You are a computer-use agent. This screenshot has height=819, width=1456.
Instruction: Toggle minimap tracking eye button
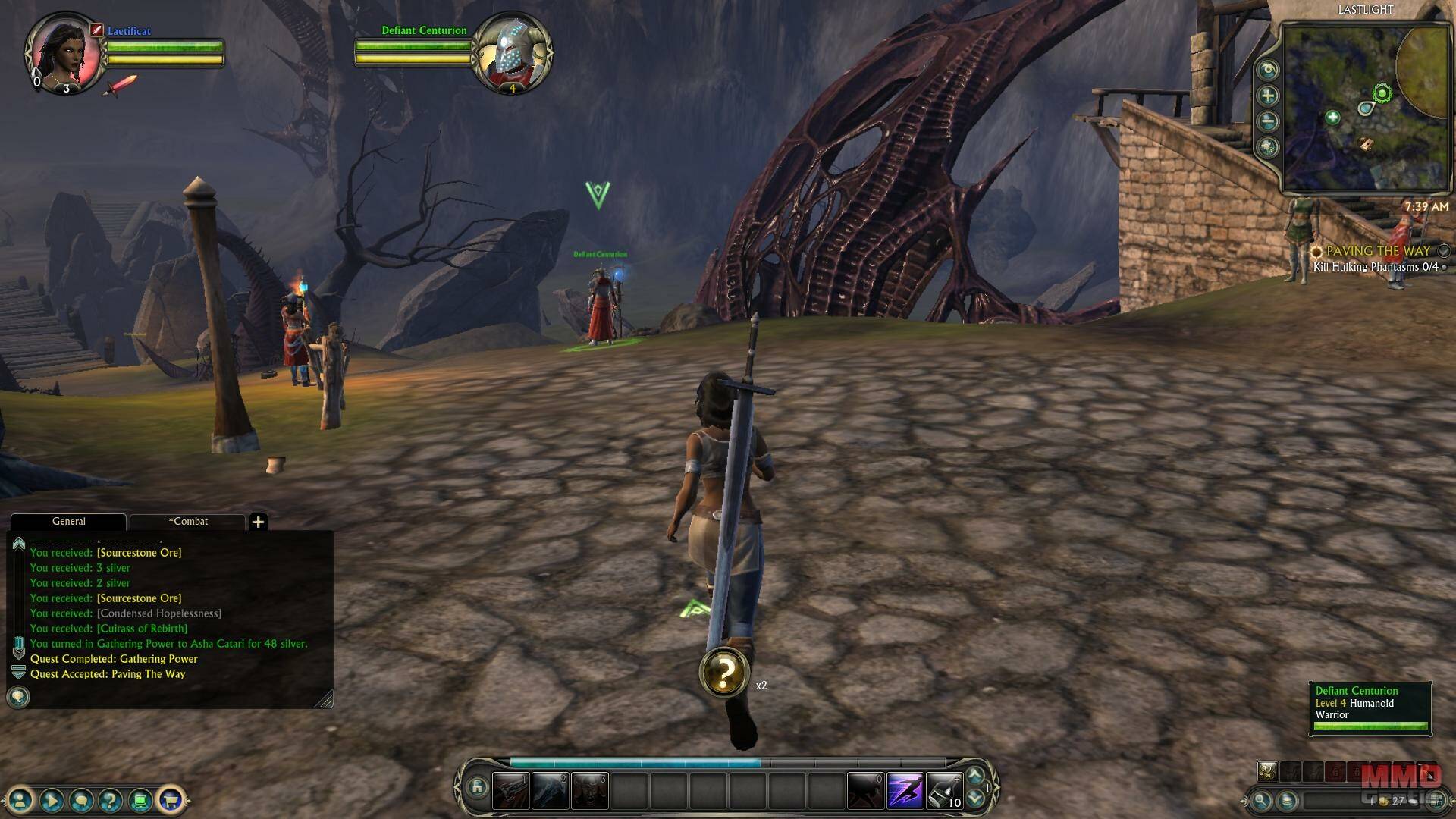pyautogui.click(x=1267, y=70)
